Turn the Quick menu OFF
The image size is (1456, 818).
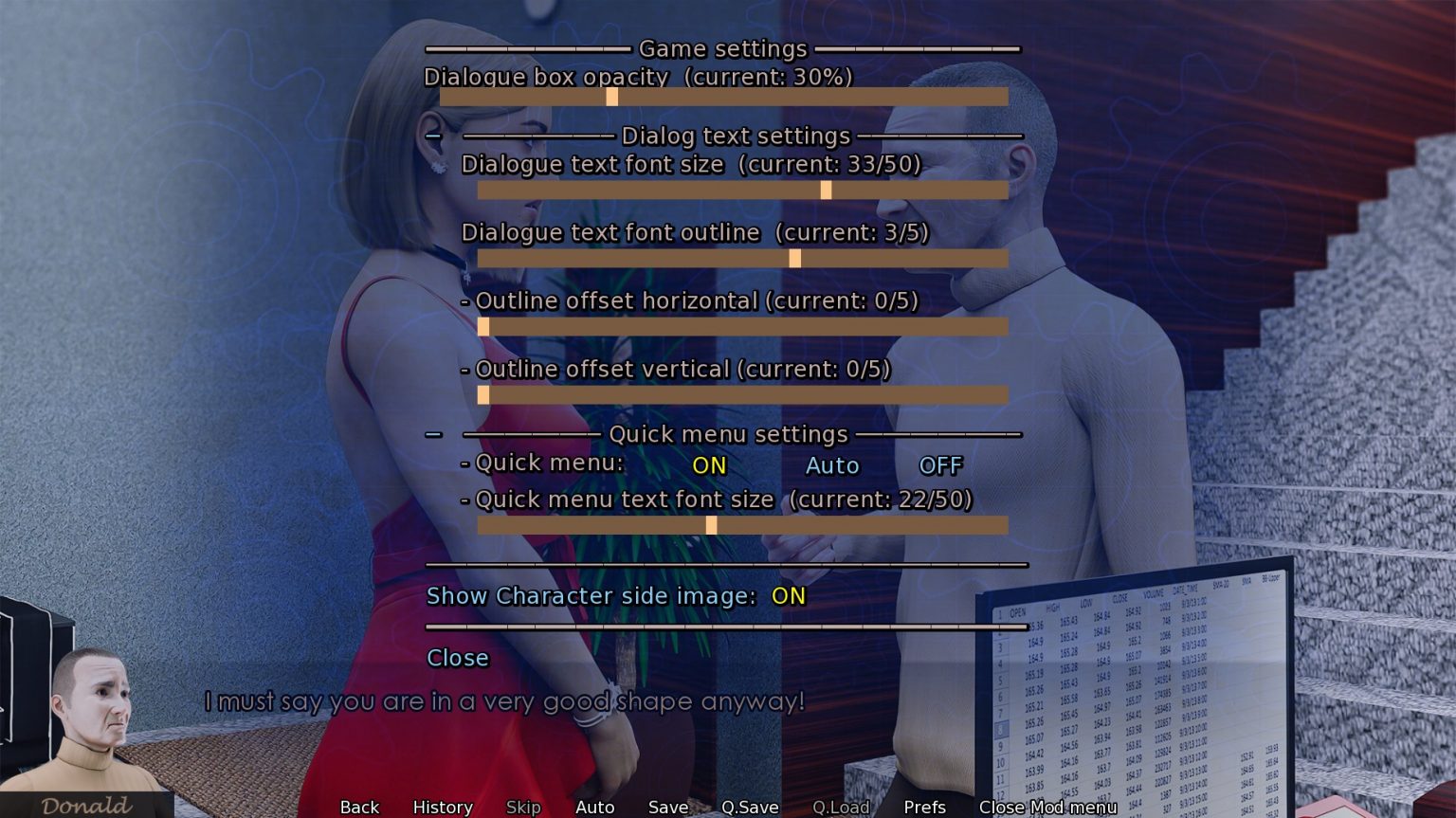(940, 465)
